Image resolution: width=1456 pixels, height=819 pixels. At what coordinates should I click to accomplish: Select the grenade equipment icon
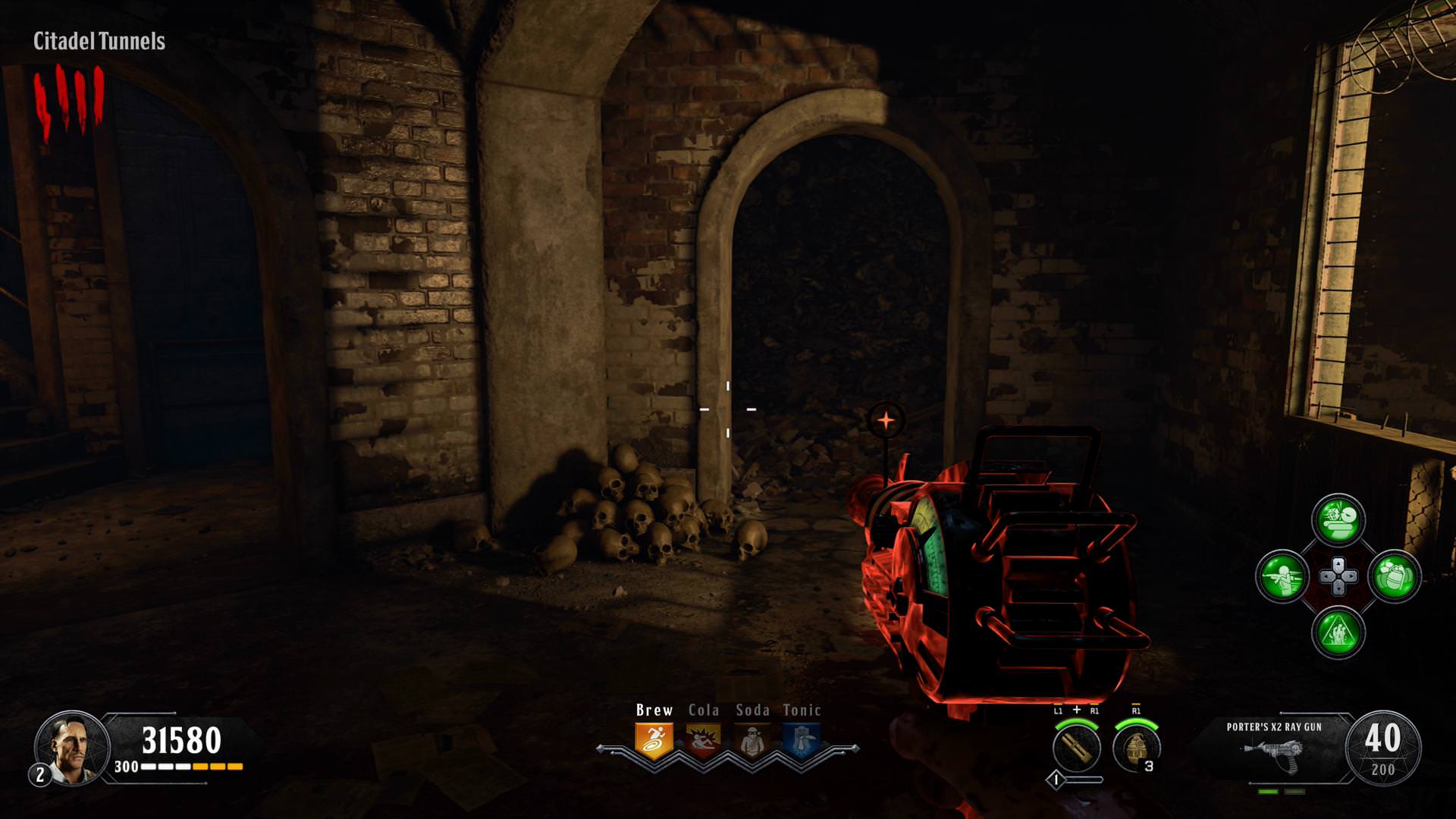click(x=1136, y=747)
